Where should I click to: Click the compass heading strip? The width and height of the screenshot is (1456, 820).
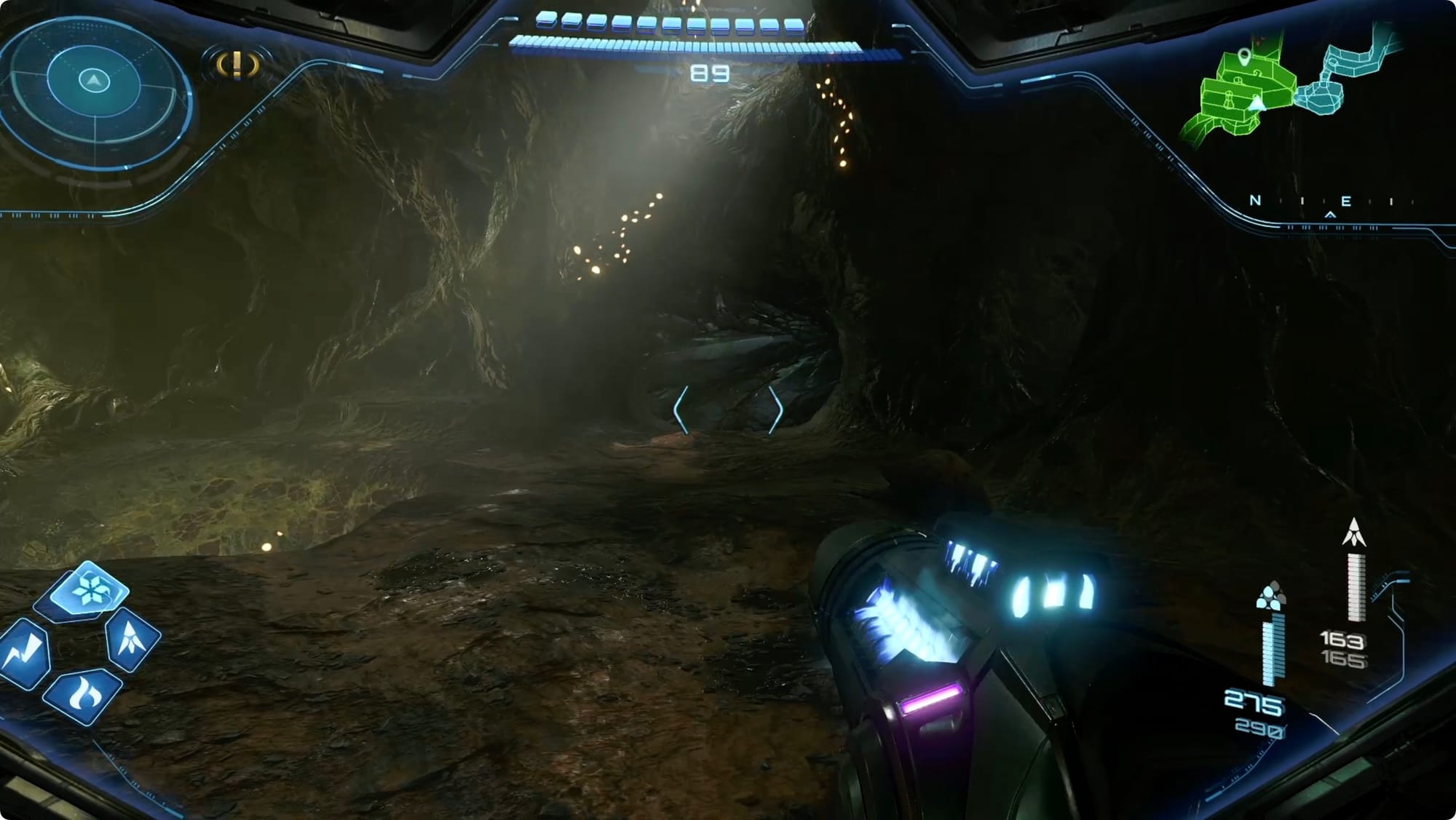pyautogui.click(x=1325, y=202)
